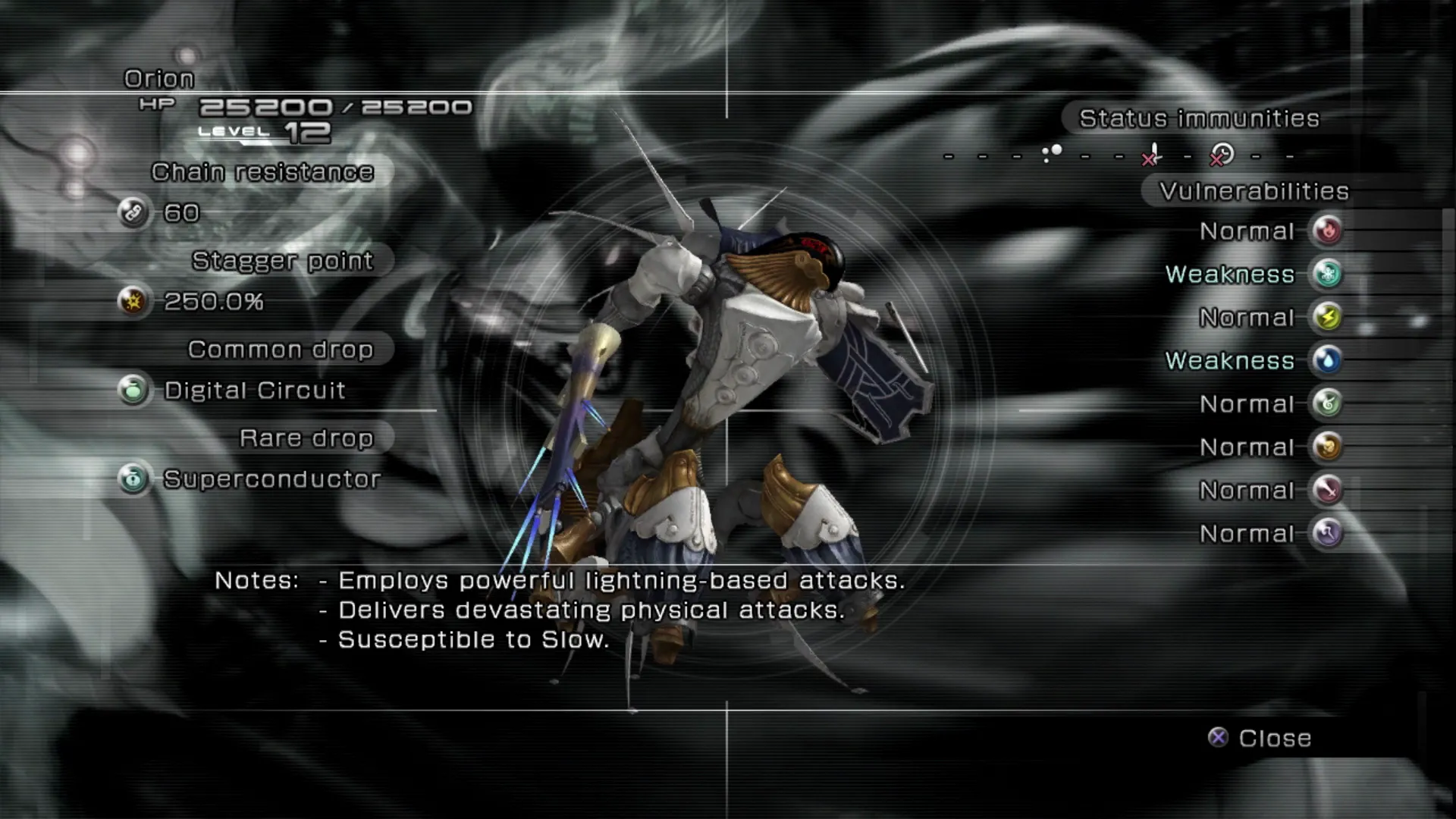Click the physical sword vulnerability icon
Viewport: 1456px width, 819px height.
[1327, 490]
